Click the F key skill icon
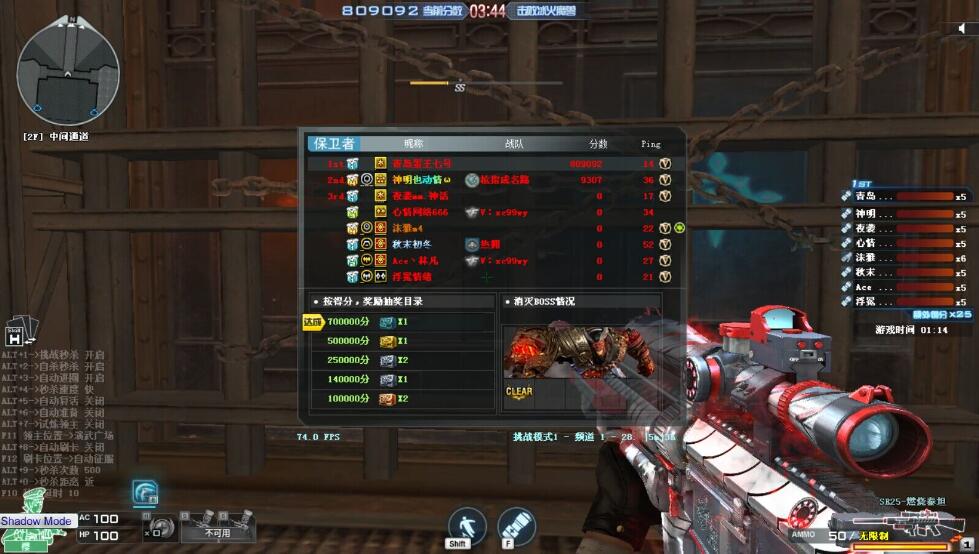The width and height of the screenshot is (979, 554). click(x=517, y=527)
